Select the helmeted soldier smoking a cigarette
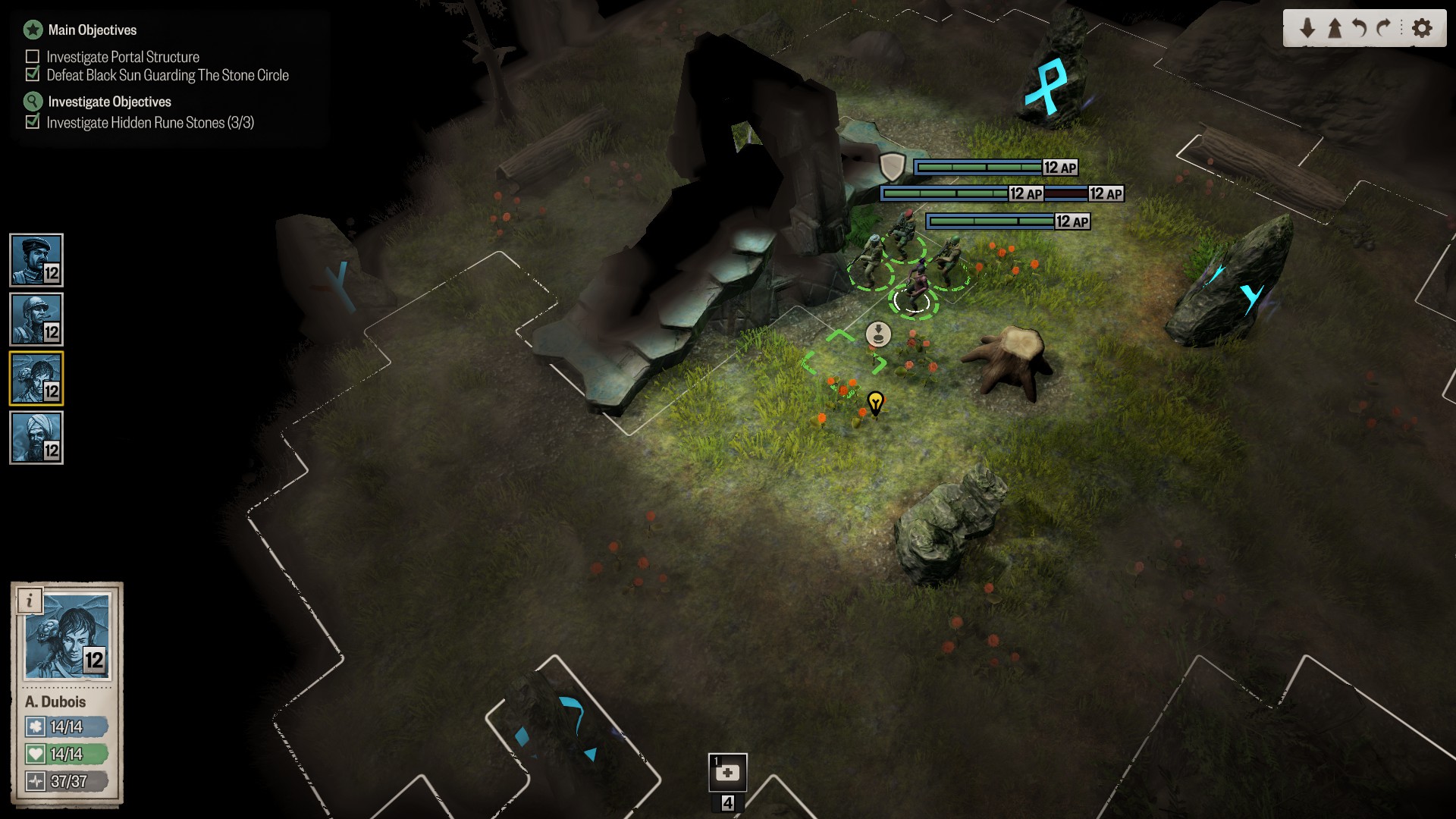 tap(36, 319)
